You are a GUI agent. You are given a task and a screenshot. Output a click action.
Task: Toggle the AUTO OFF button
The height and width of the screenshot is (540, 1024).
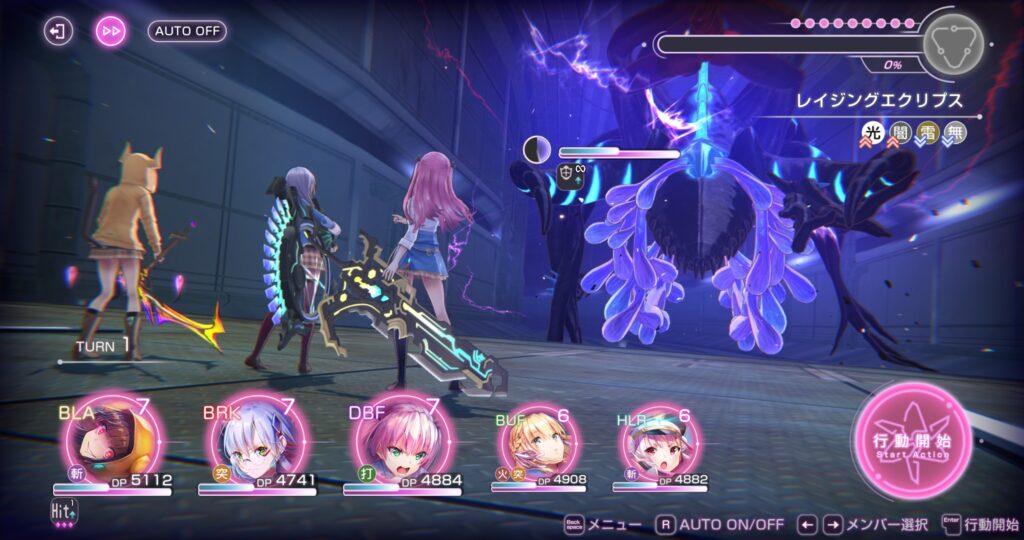tap(187, 31)
